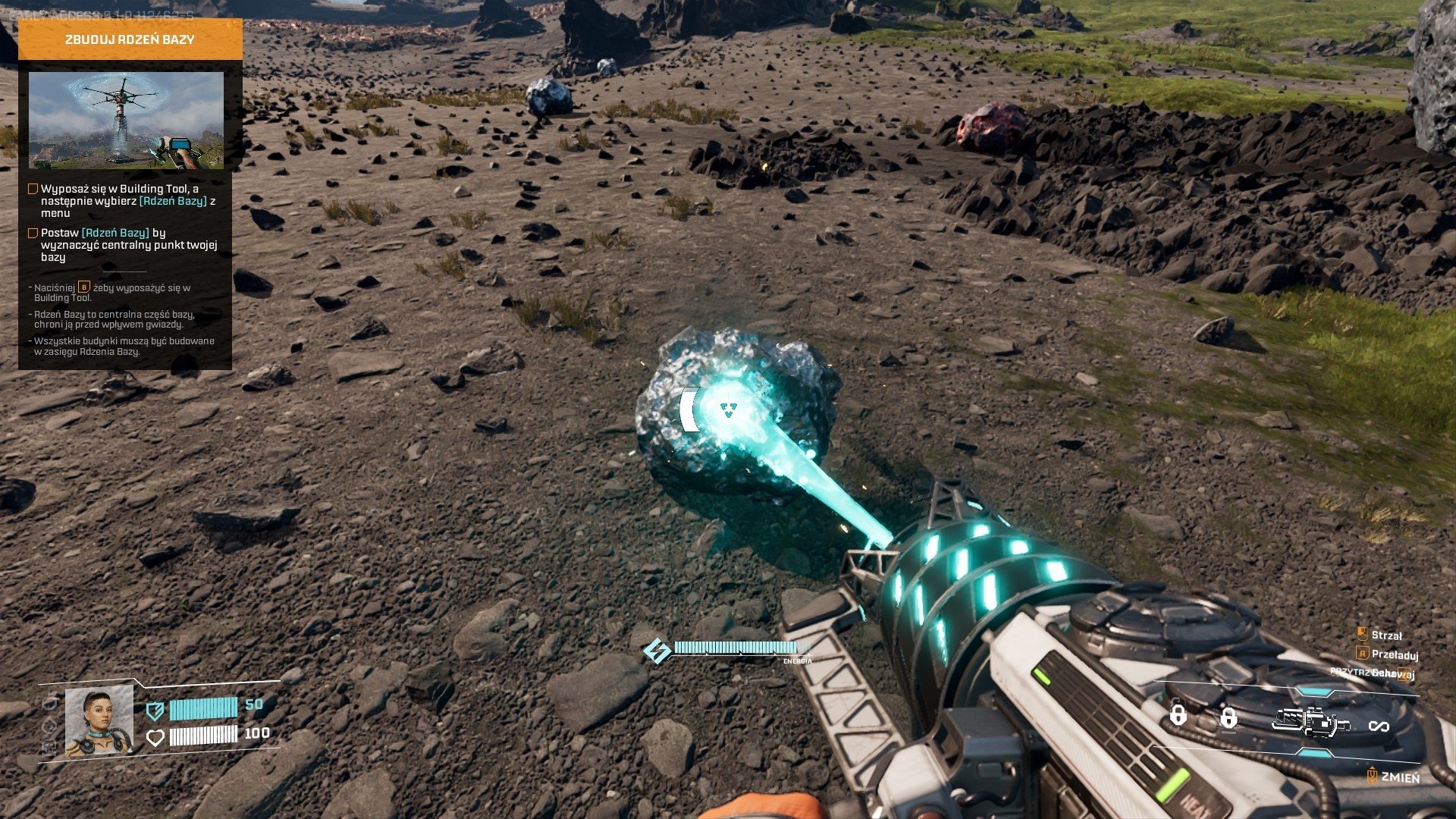Tick the Postaw Rdzeń Bazy objective checkbox
Image resolution: width=1456 pixels, height=819 pixels.
coord(33,233)
